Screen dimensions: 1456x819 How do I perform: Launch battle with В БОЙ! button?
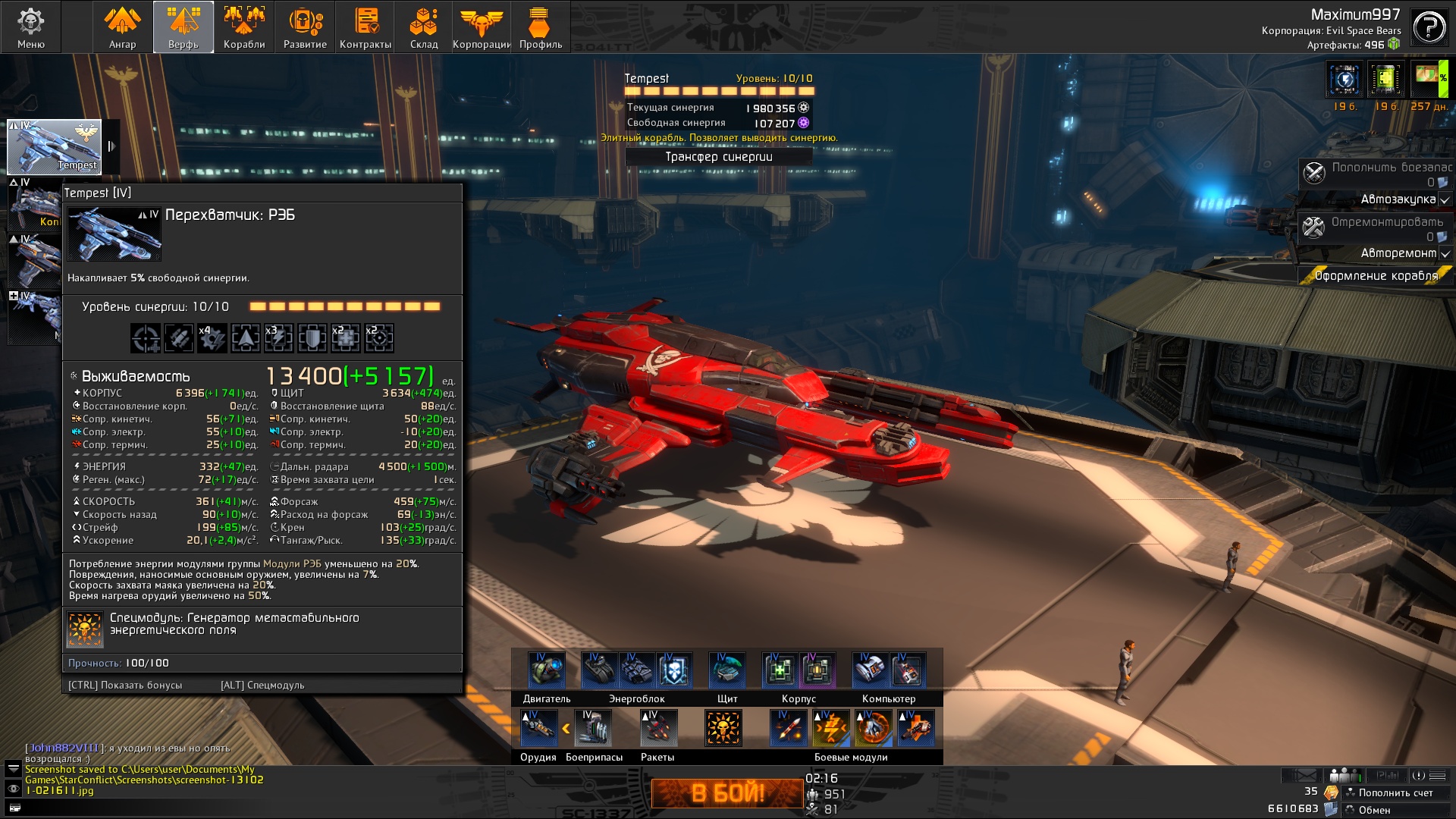pos(727,793)
